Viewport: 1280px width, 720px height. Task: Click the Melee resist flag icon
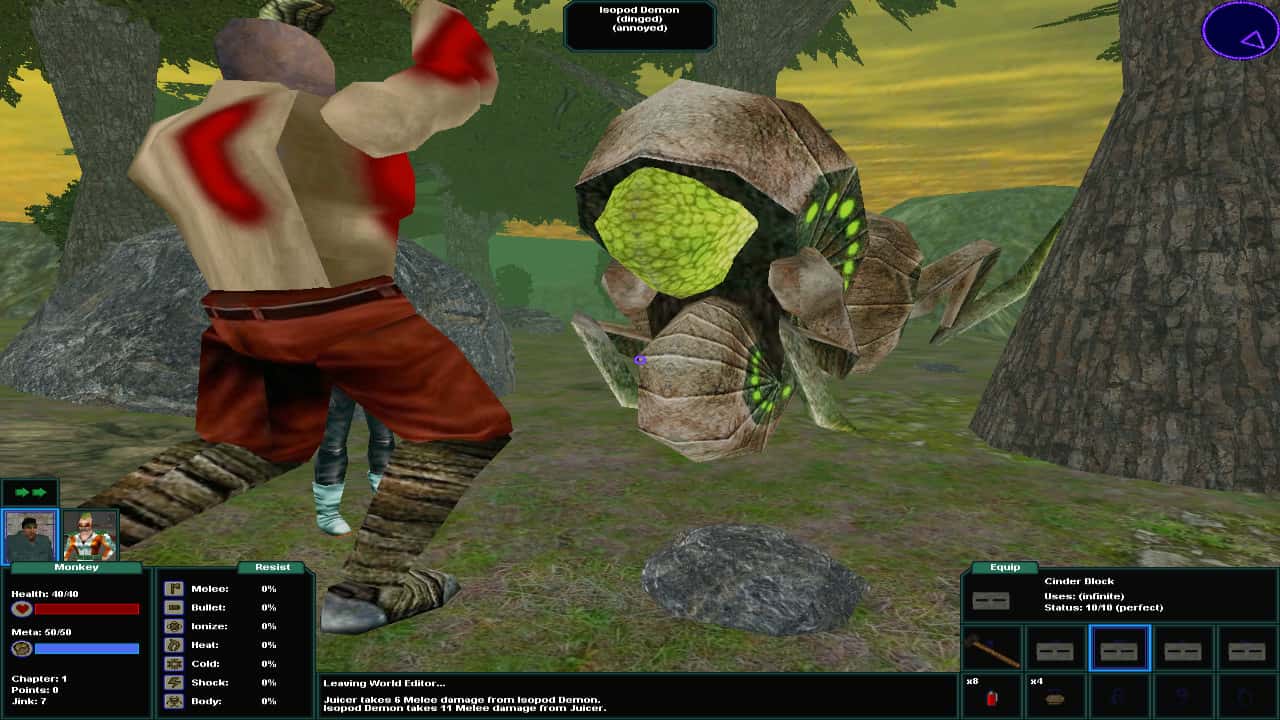[173, 588]
